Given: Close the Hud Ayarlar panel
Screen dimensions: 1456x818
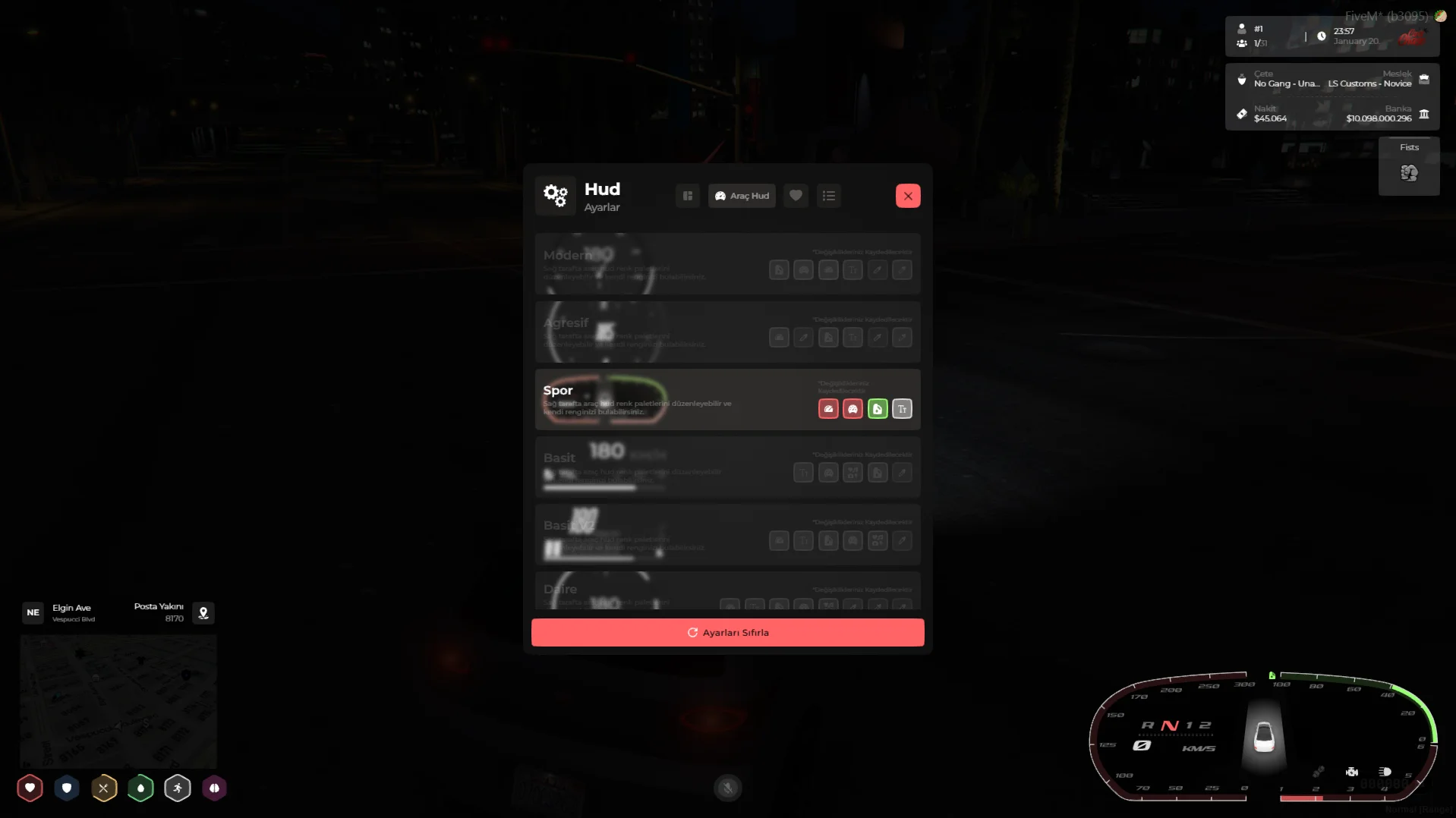Looking at the screenshot, I should point(907,196).
